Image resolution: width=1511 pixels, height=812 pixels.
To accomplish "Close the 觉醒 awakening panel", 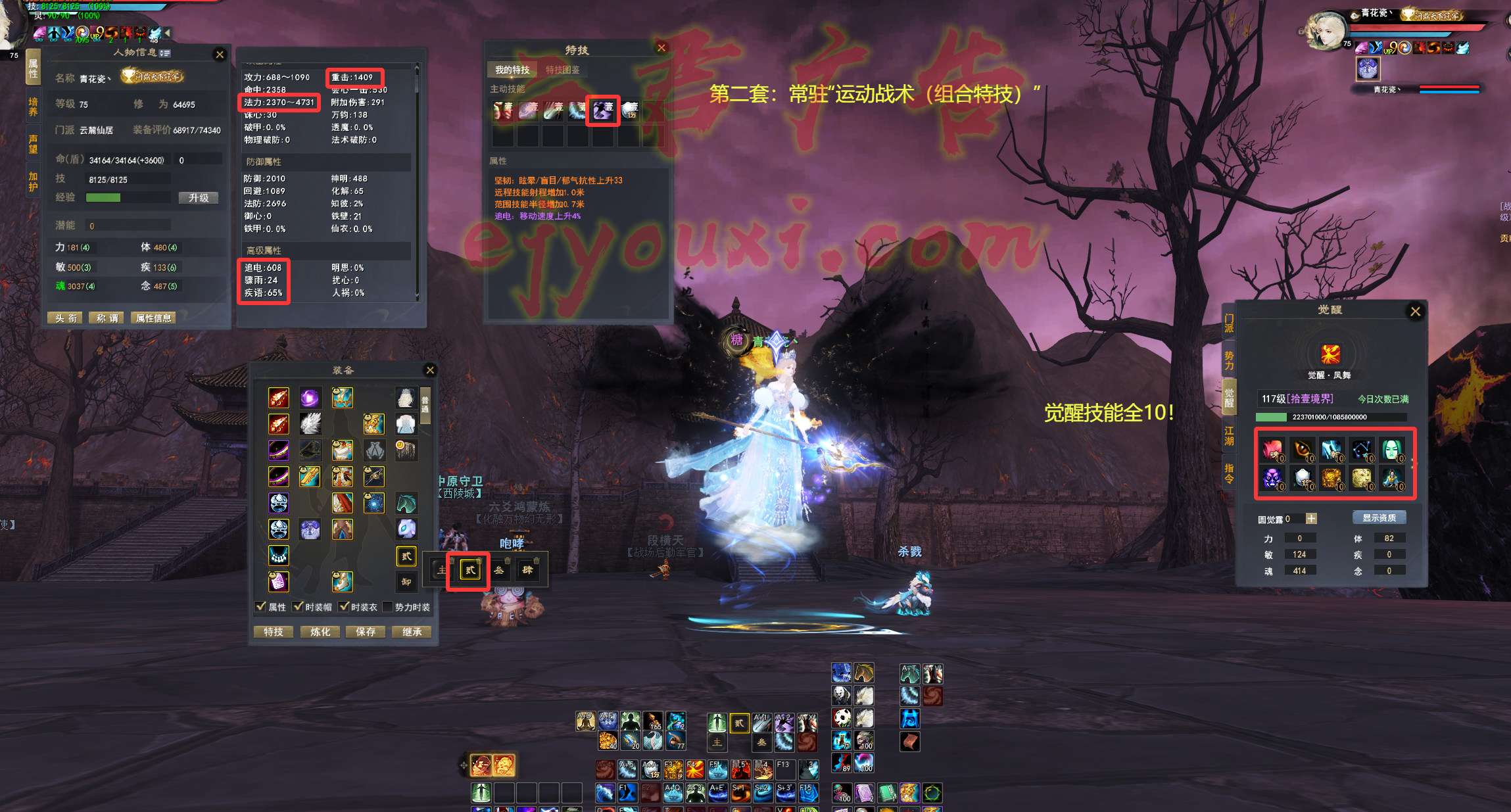I will 1416,312.
